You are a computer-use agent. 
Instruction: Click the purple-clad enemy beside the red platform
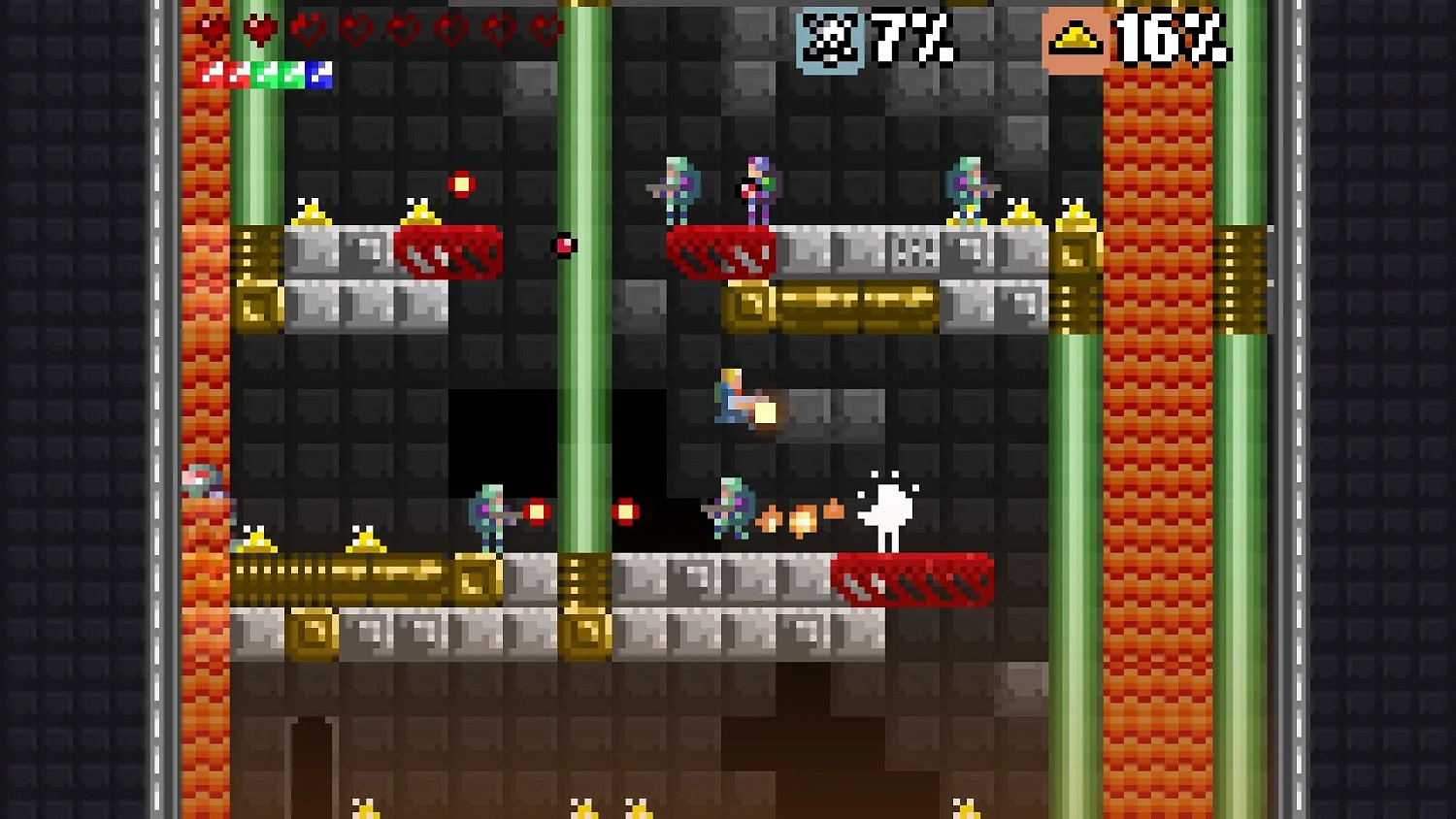tap(755, 184)
